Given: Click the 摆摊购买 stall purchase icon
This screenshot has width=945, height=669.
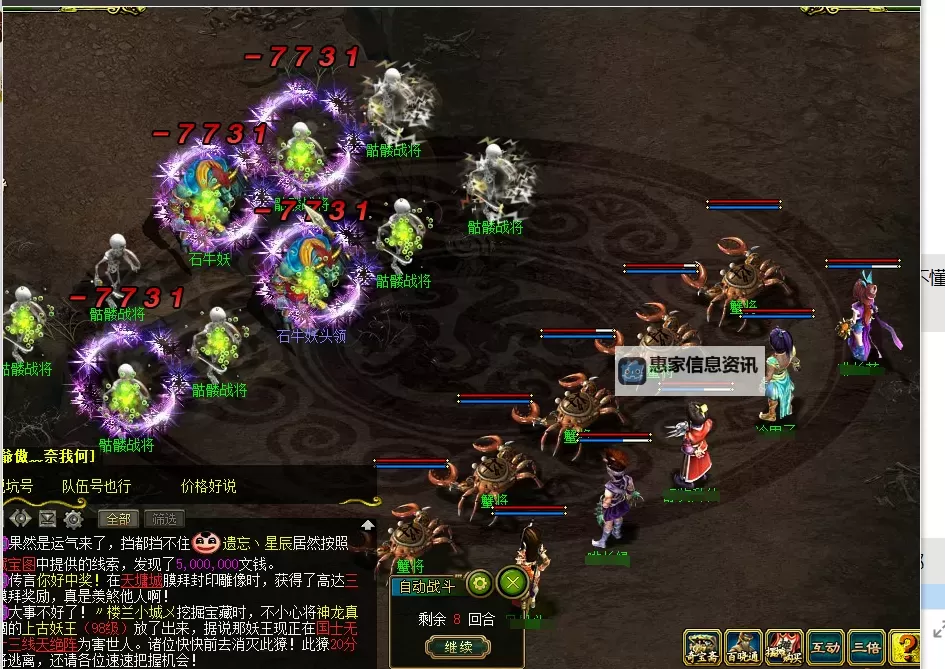Looking at the screenshot, I should pos(784,648).
